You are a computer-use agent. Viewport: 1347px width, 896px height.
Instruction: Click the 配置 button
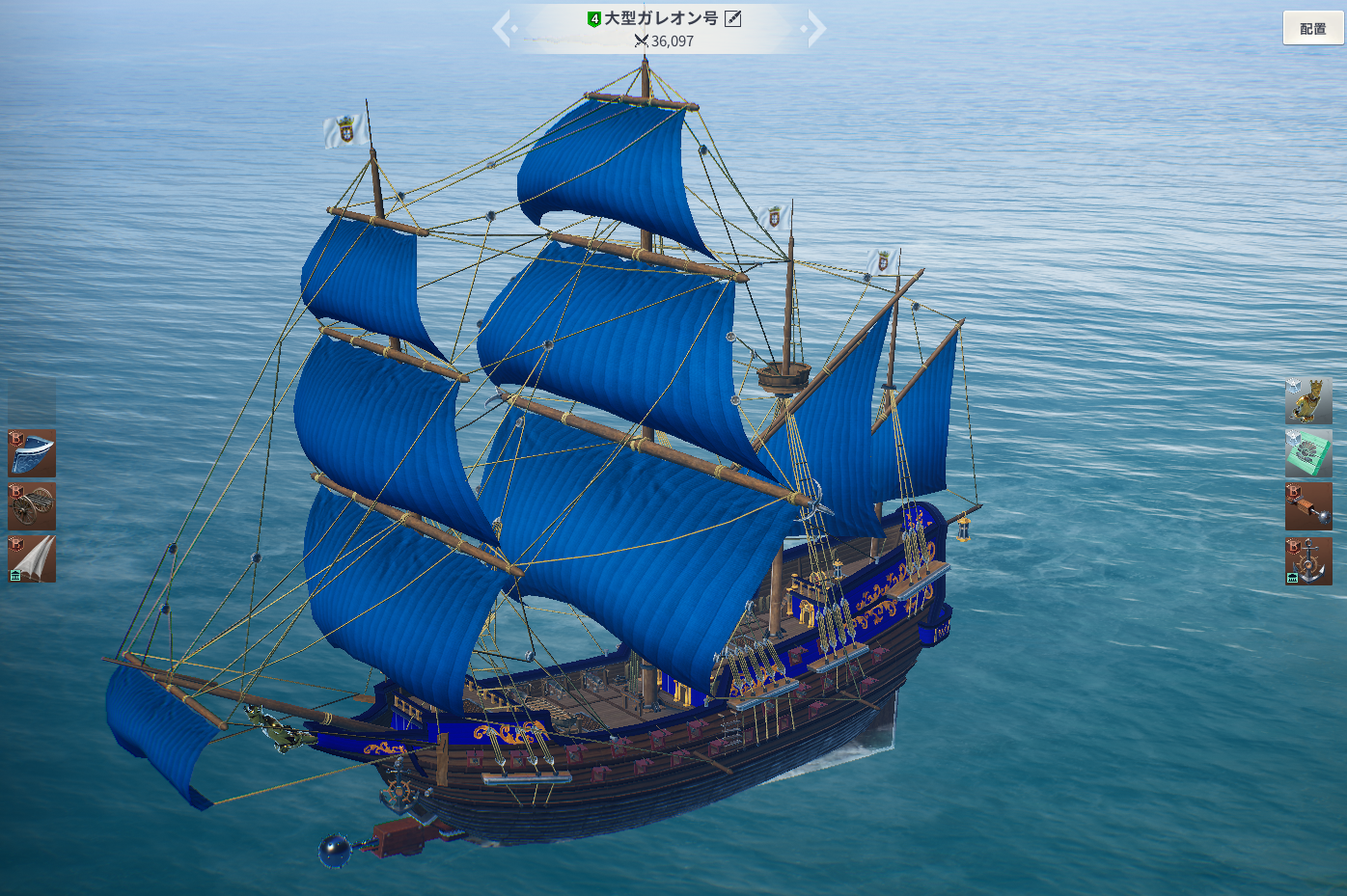point(1312,28)
